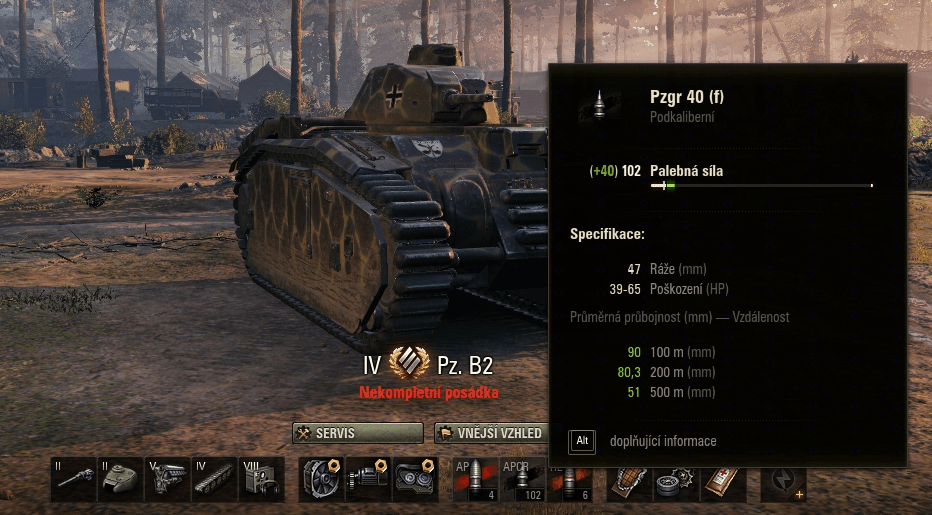Open the Servis (service) menu
Viewport: 932px width, 515px height.
coord(358,433)
